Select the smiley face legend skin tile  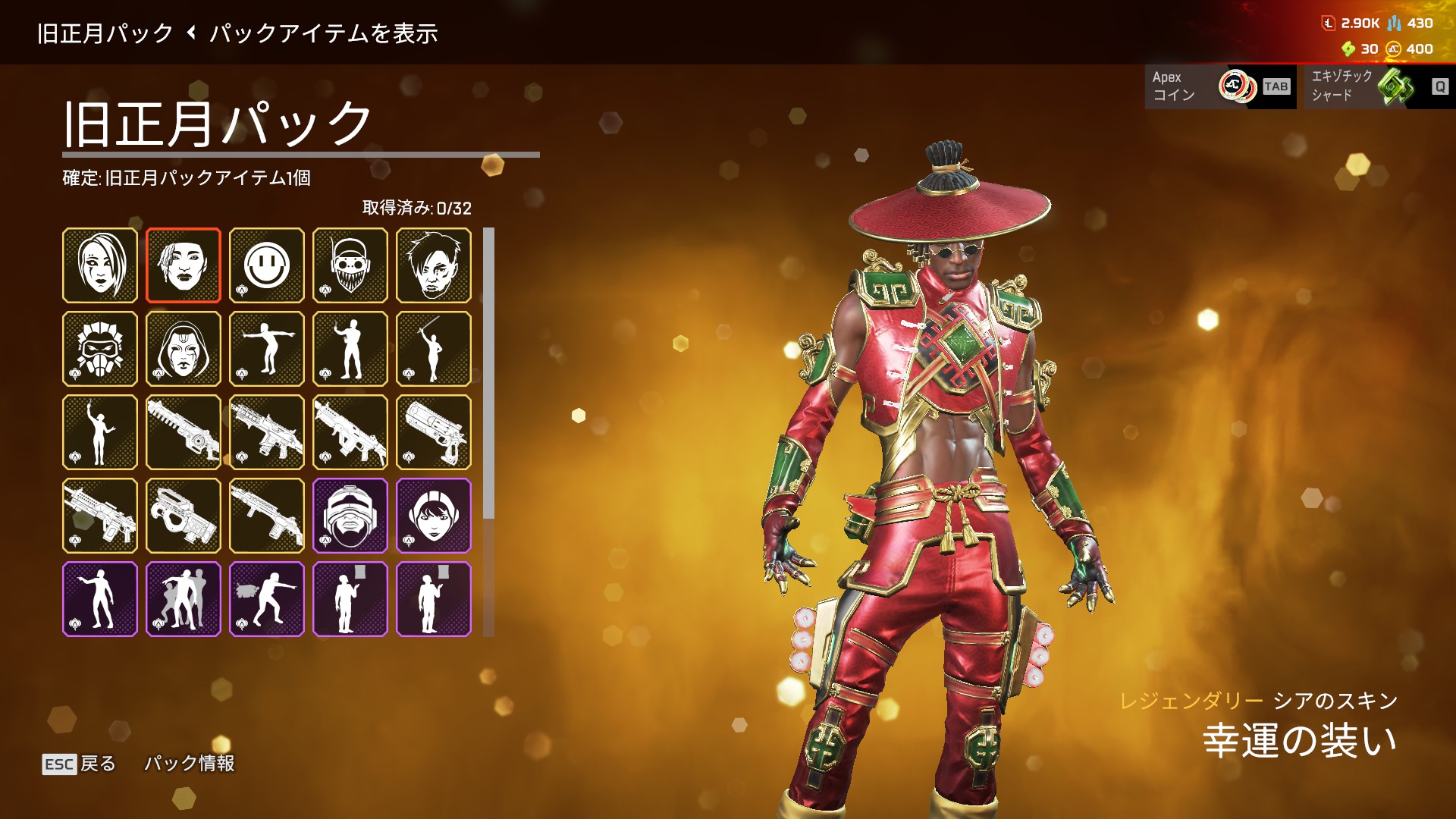tap(267, 265)
